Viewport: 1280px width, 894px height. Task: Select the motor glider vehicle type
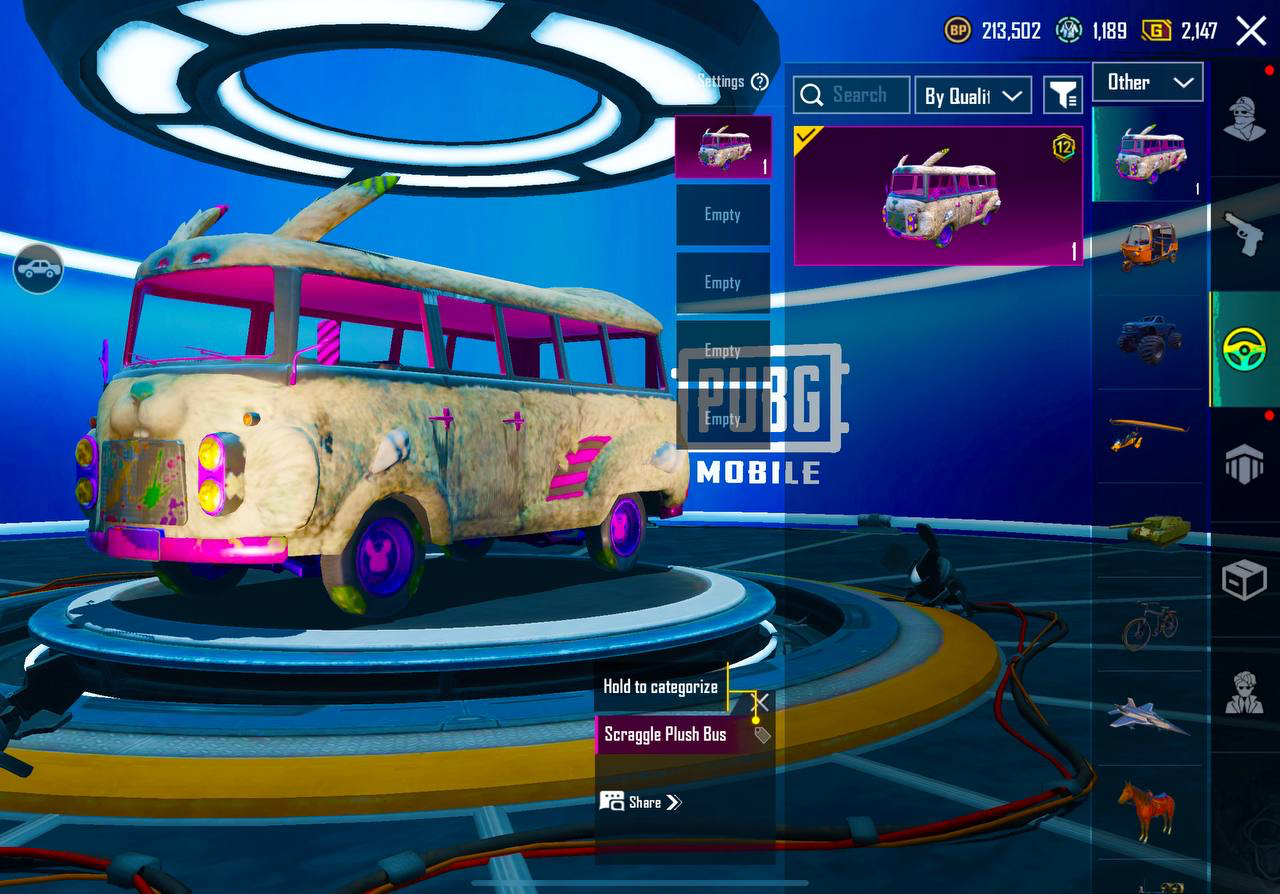pyautogui.click(x=1148, y=434)
